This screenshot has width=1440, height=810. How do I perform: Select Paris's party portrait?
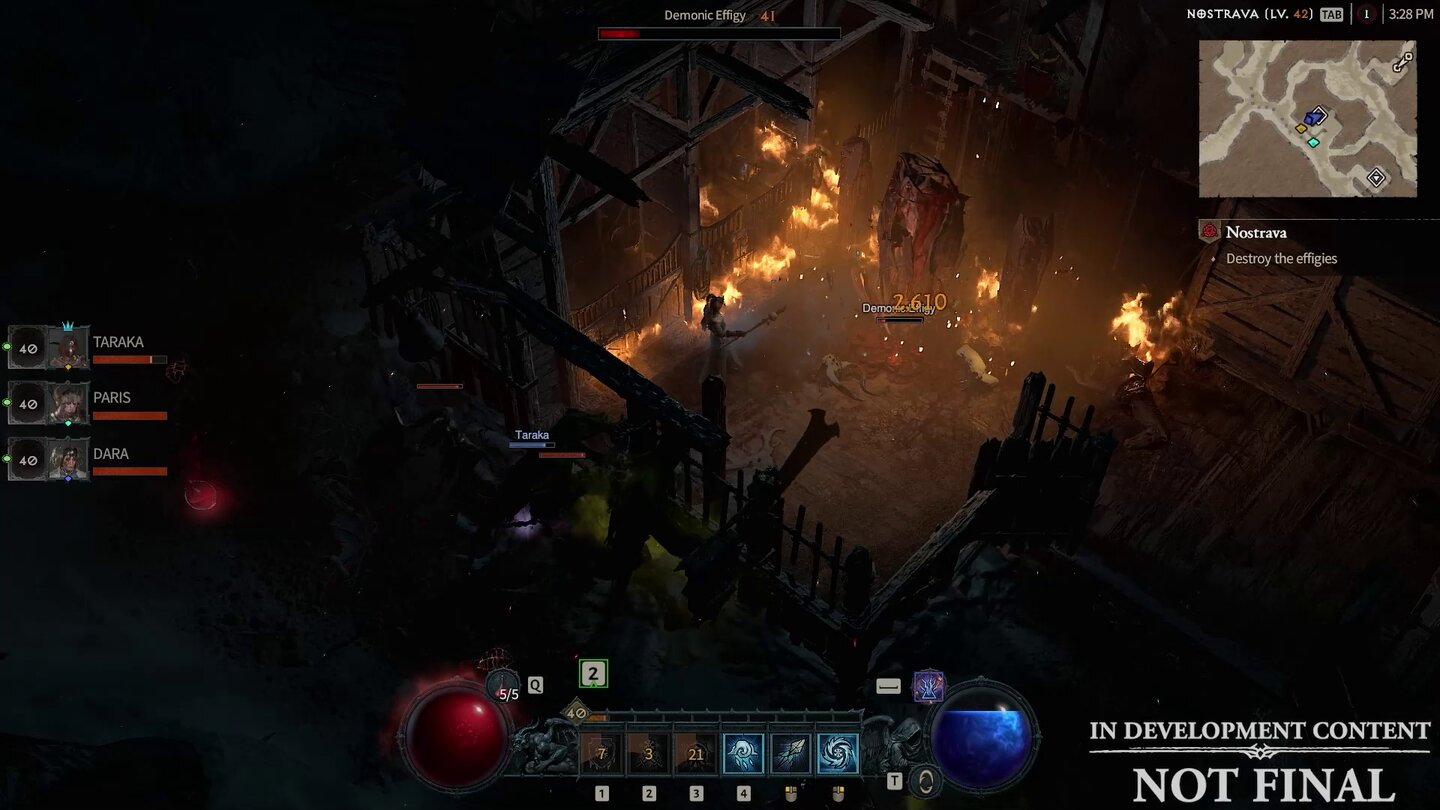[x=69, y=404]
